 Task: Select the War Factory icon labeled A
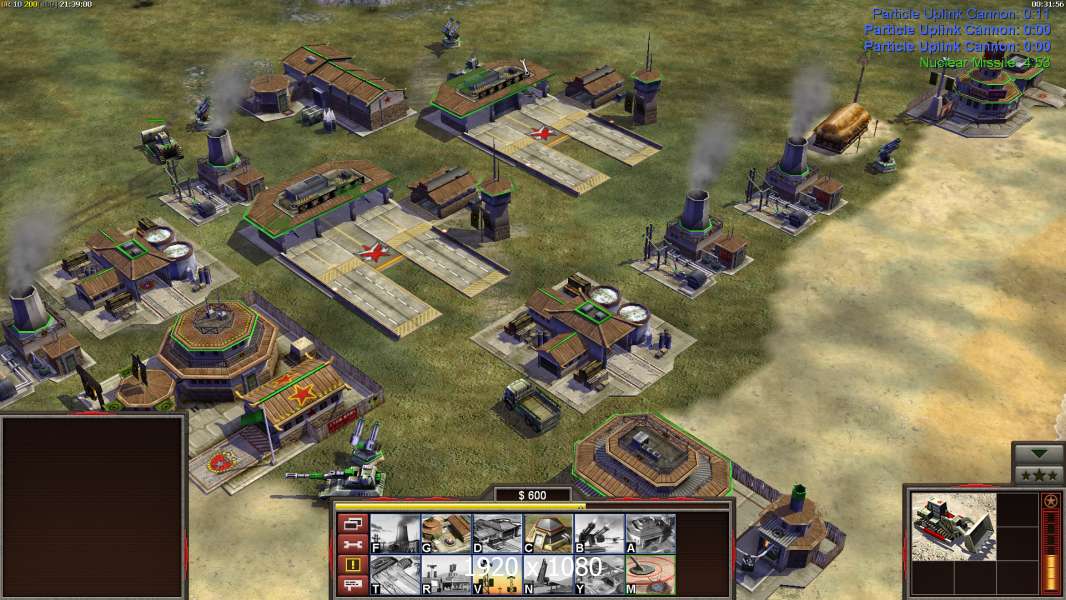click(650, 533)
